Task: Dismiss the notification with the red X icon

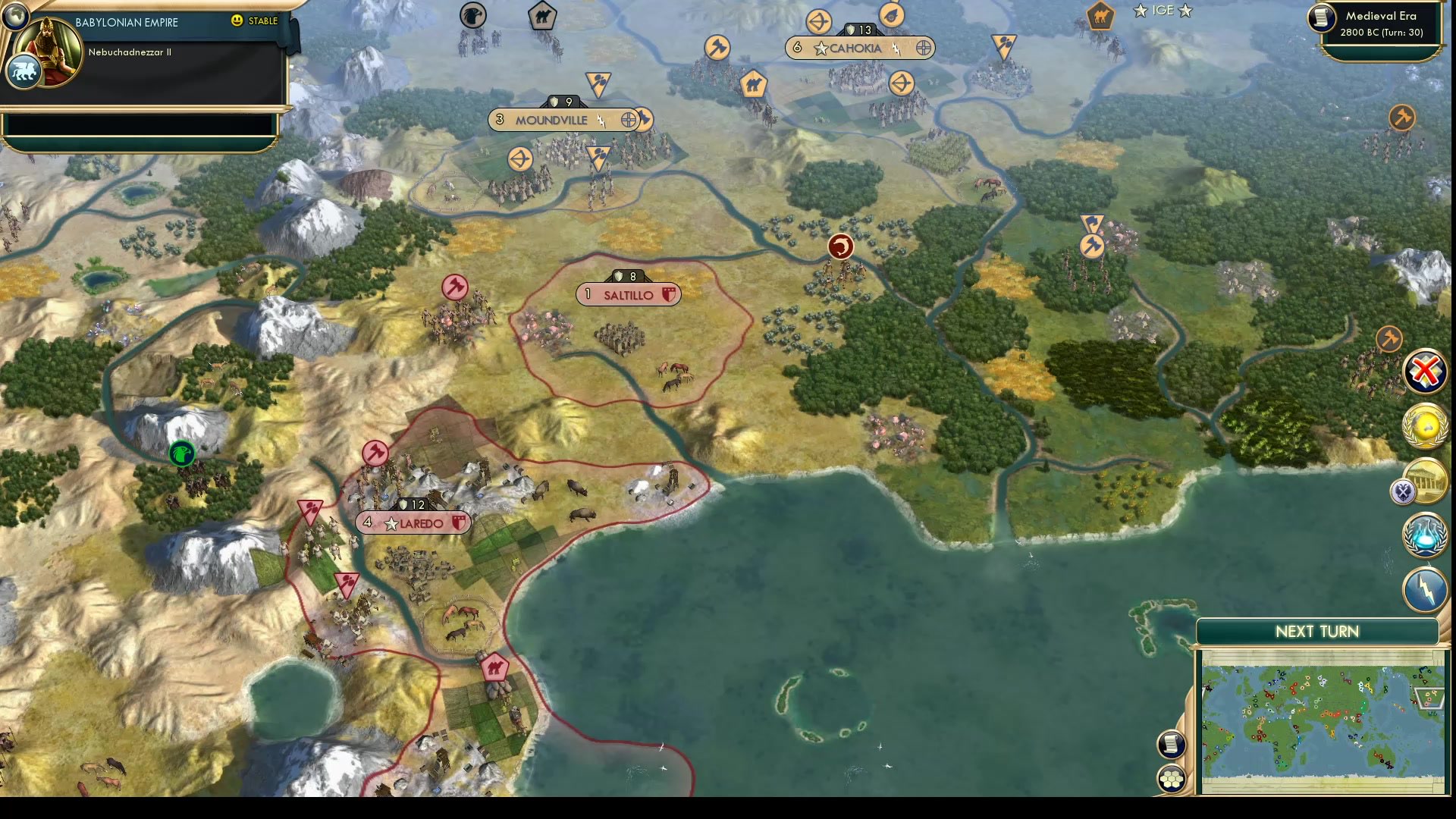Action: coord(1426,371)
